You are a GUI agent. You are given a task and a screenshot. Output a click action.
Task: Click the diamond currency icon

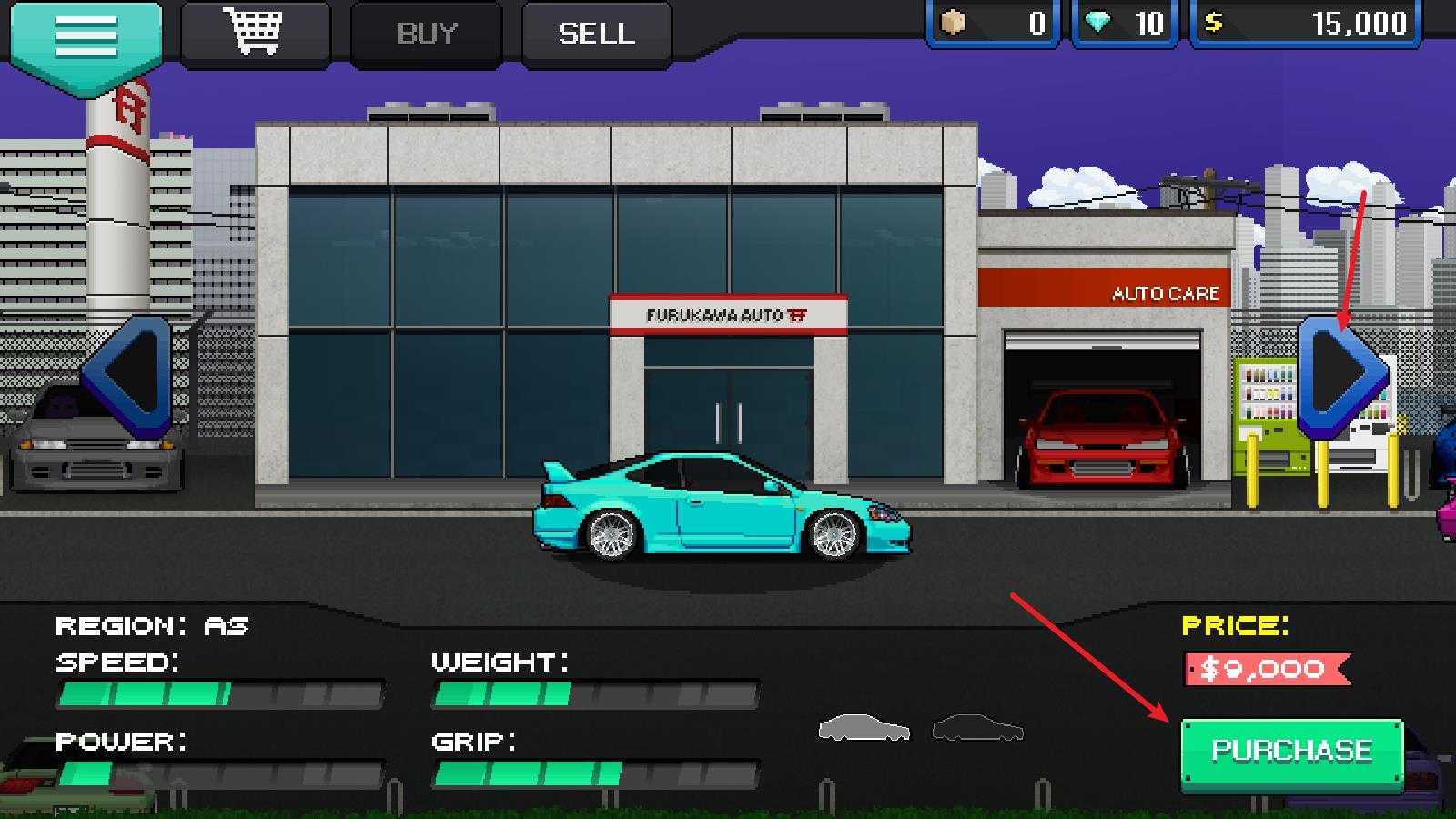coord(1099,23)
